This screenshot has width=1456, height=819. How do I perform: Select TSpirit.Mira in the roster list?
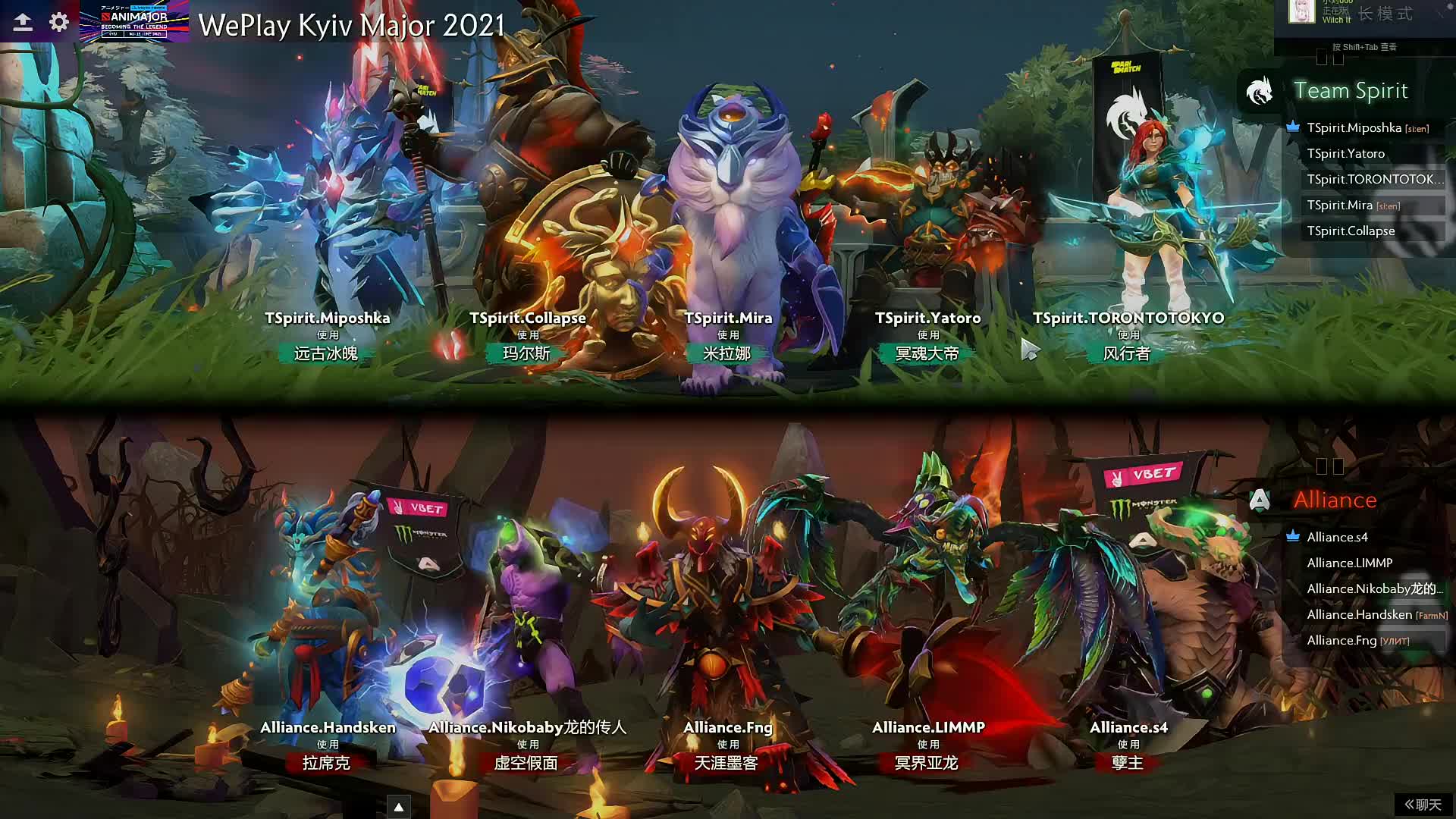pos(1339,206)
